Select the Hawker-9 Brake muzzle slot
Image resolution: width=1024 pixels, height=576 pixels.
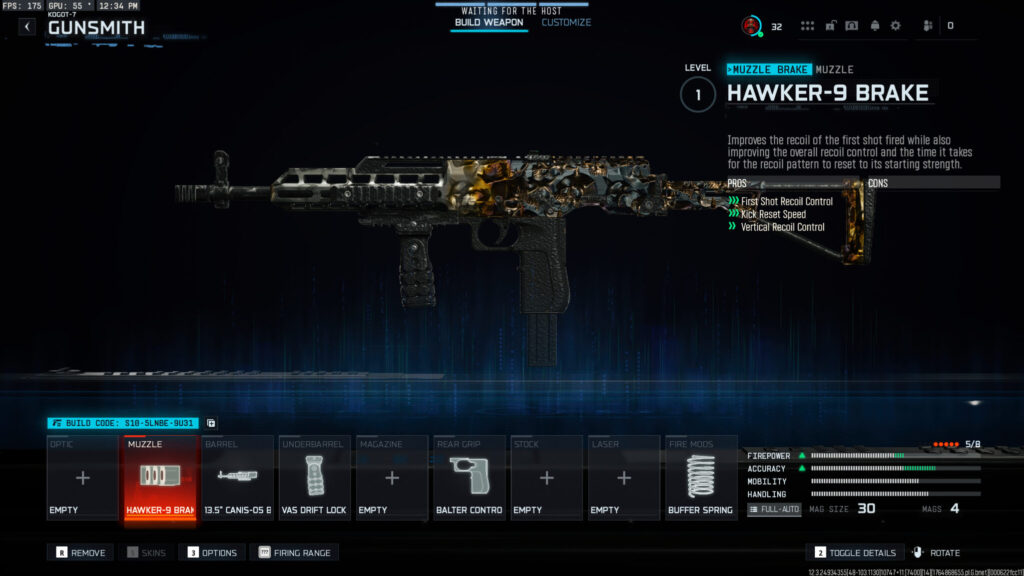click(160, 478)
